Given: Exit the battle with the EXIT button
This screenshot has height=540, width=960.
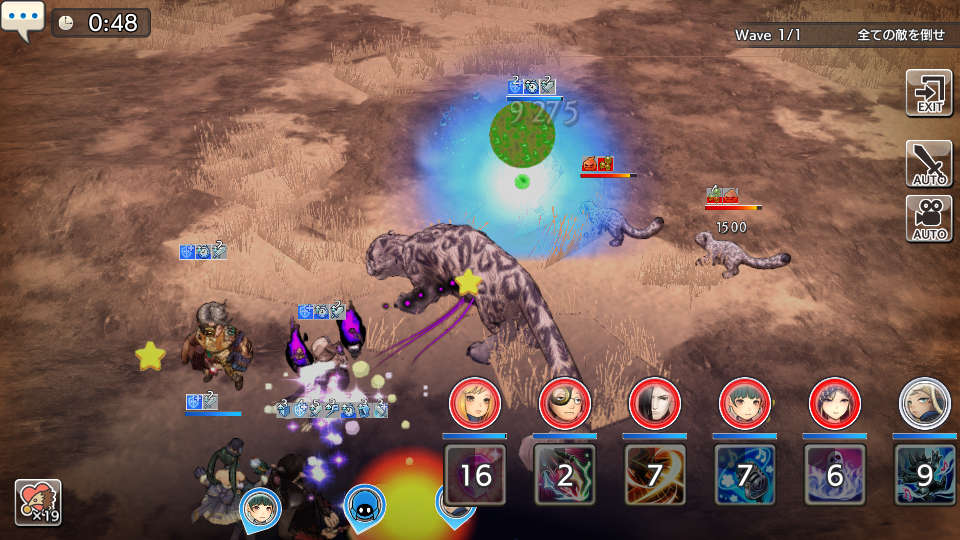Looking at the screenshot, I should (x=928, y=94).
